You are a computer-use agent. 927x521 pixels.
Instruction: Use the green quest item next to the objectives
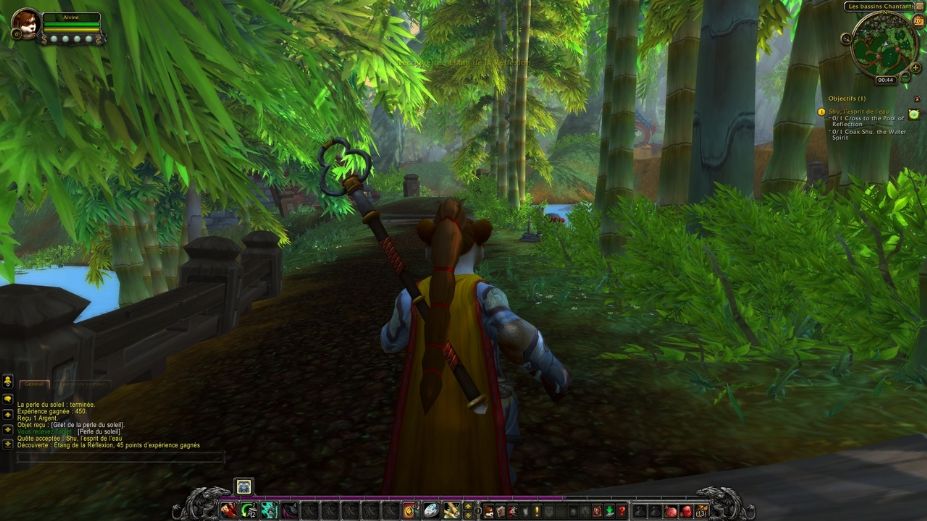point(914,115)
